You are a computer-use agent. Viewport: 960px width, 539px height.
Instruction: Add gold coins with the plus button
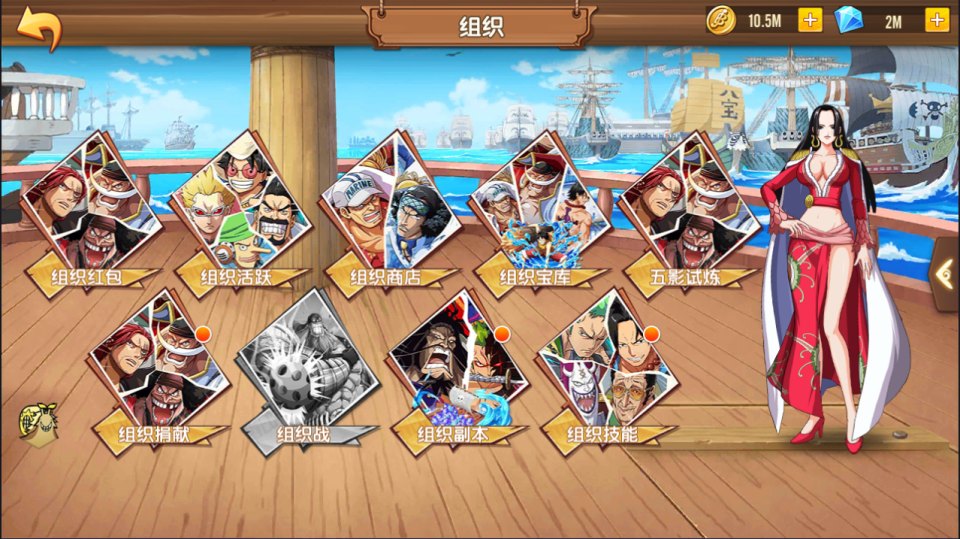(x=810, y=20)
